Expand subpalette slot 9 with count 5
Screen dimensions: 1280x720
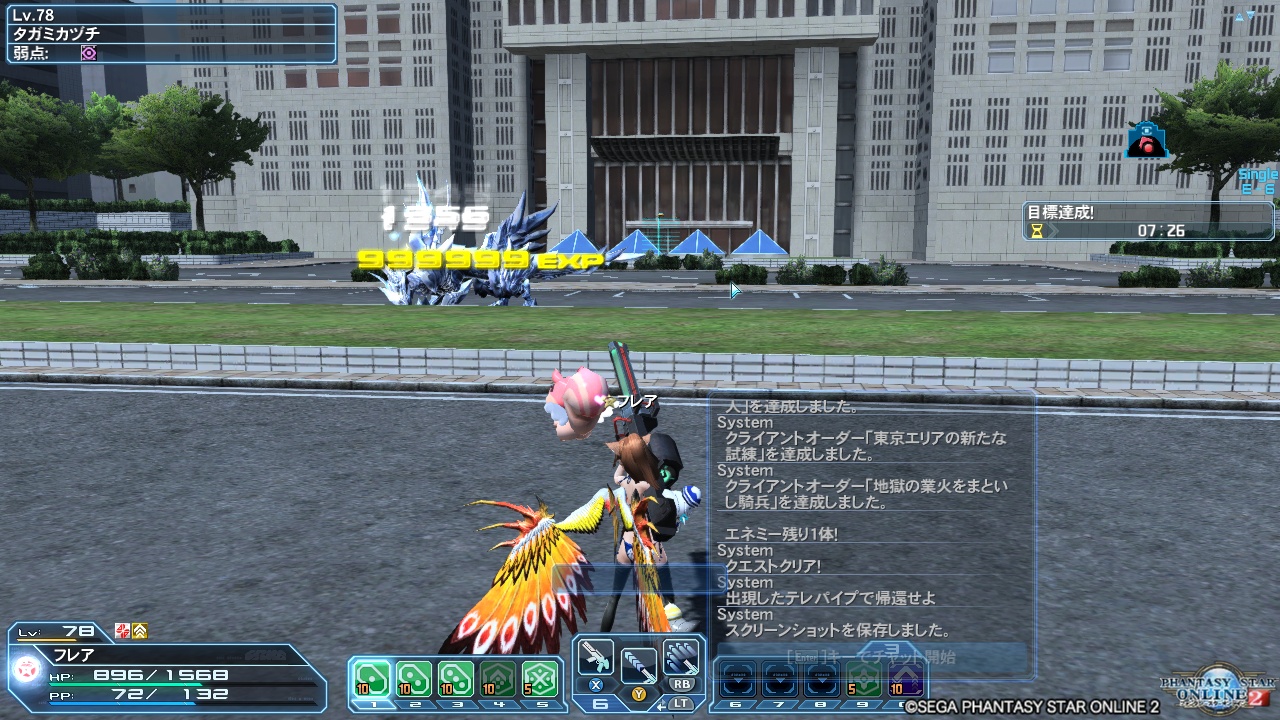(864, 678)
